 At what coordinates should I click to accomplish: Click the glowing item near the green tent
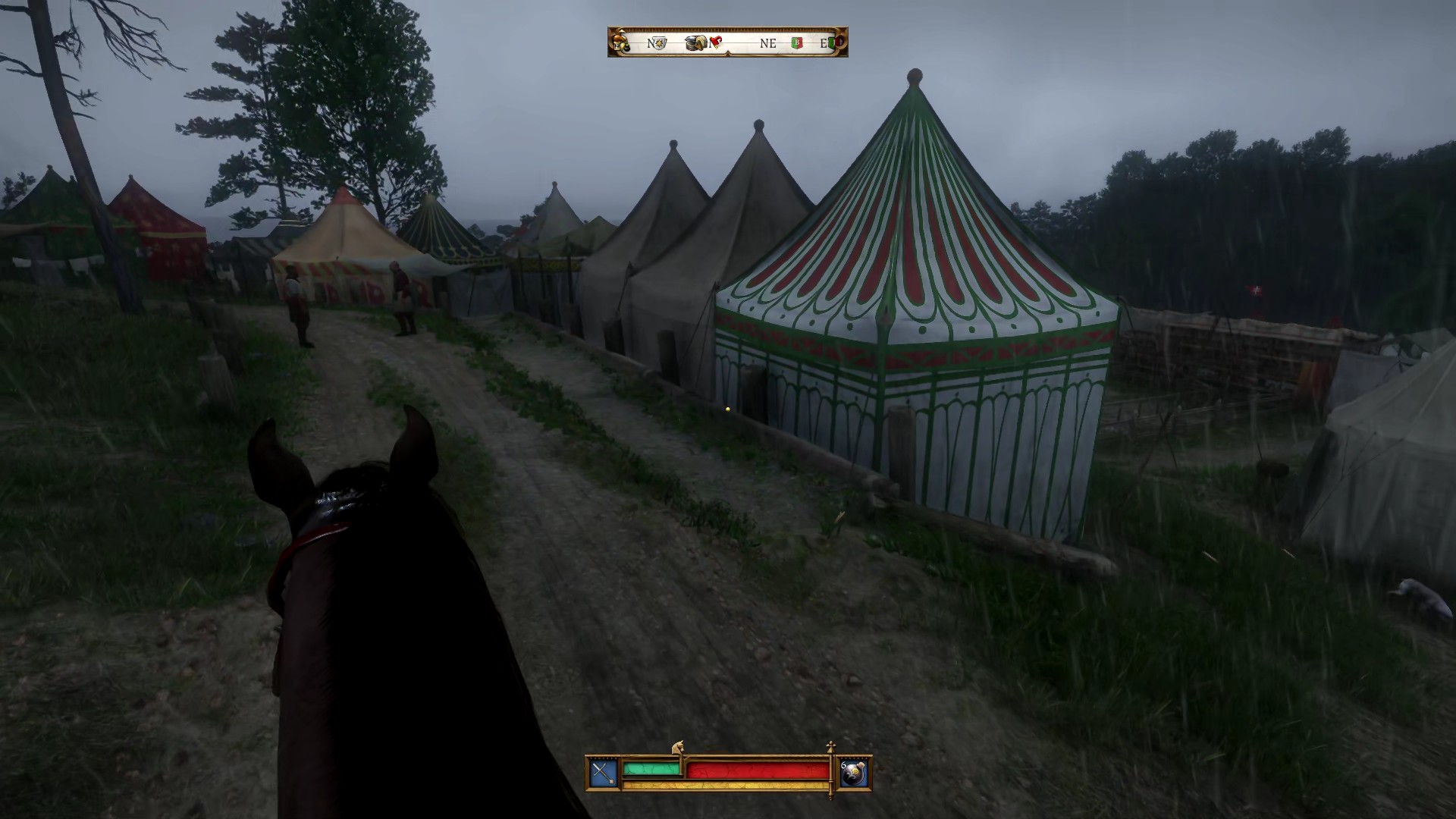pos(727,409)
